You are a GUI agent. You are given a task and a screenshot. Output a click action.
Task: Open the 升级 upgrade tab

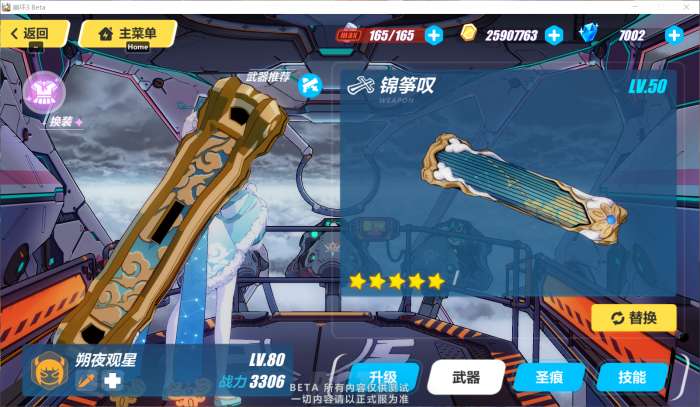tap(384, 377)
